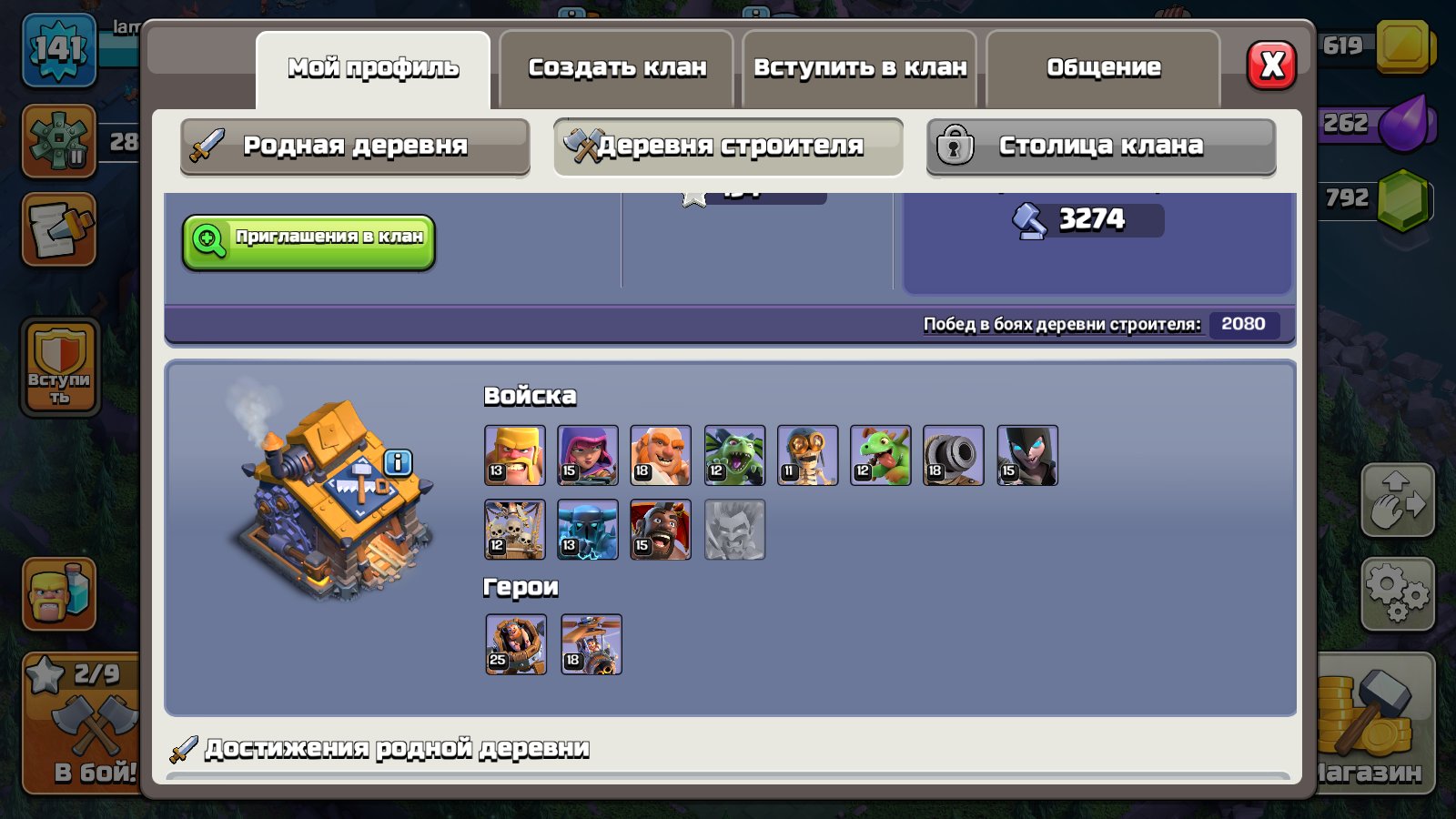This screenshot has height=819, width=1456.
Task: Select the Archer troop icon
Action: click(x=587, y=455)
